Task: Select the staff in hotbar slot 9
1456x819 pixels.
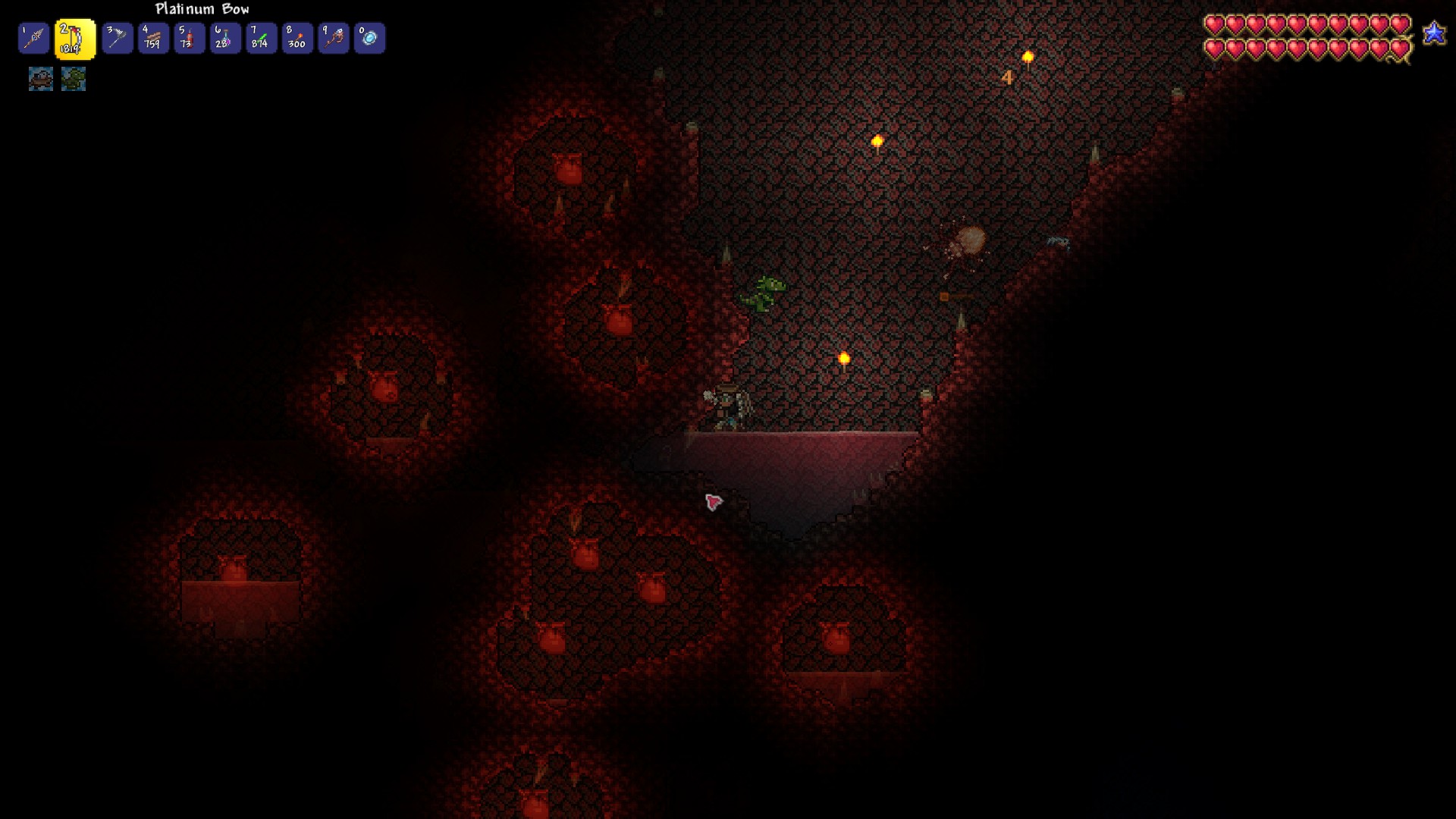Action: (334, 37)
